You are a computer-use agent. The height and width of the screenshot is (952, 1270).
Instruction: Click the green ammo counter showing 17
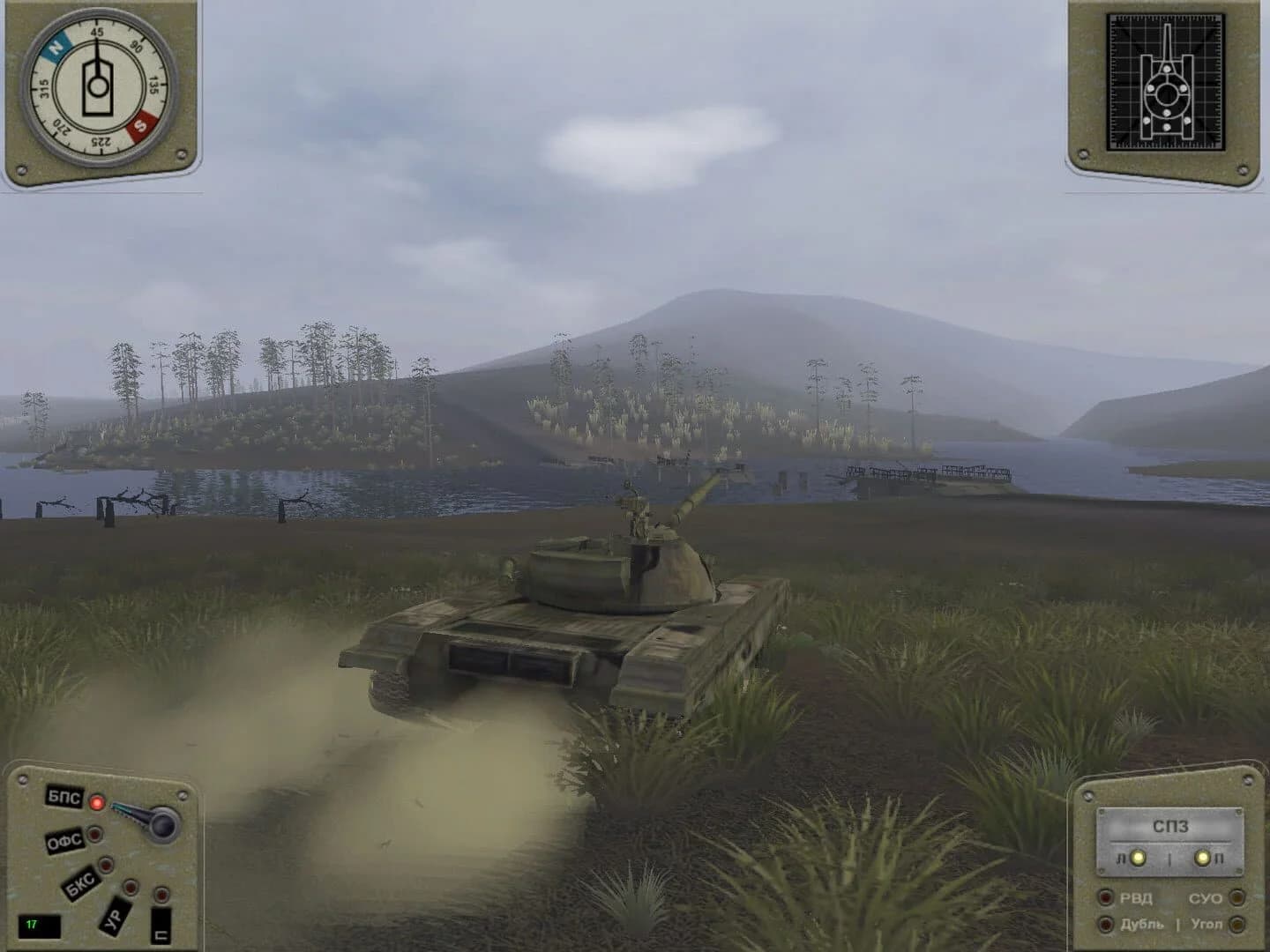[x=35, y=926]
